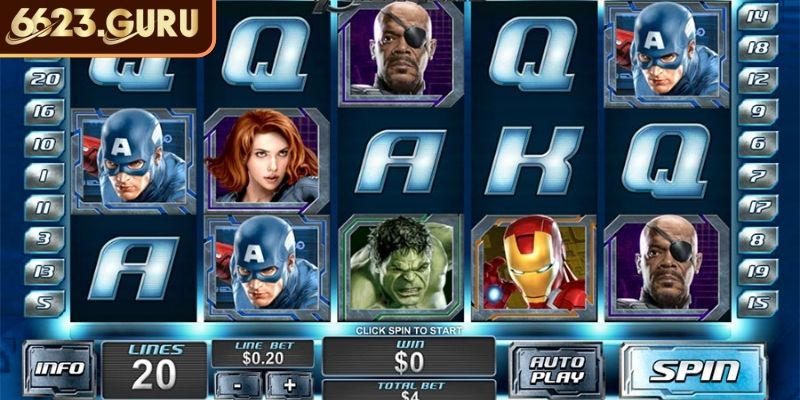Choose payline marker 17

pyautogui.click(x=757, y=207)
